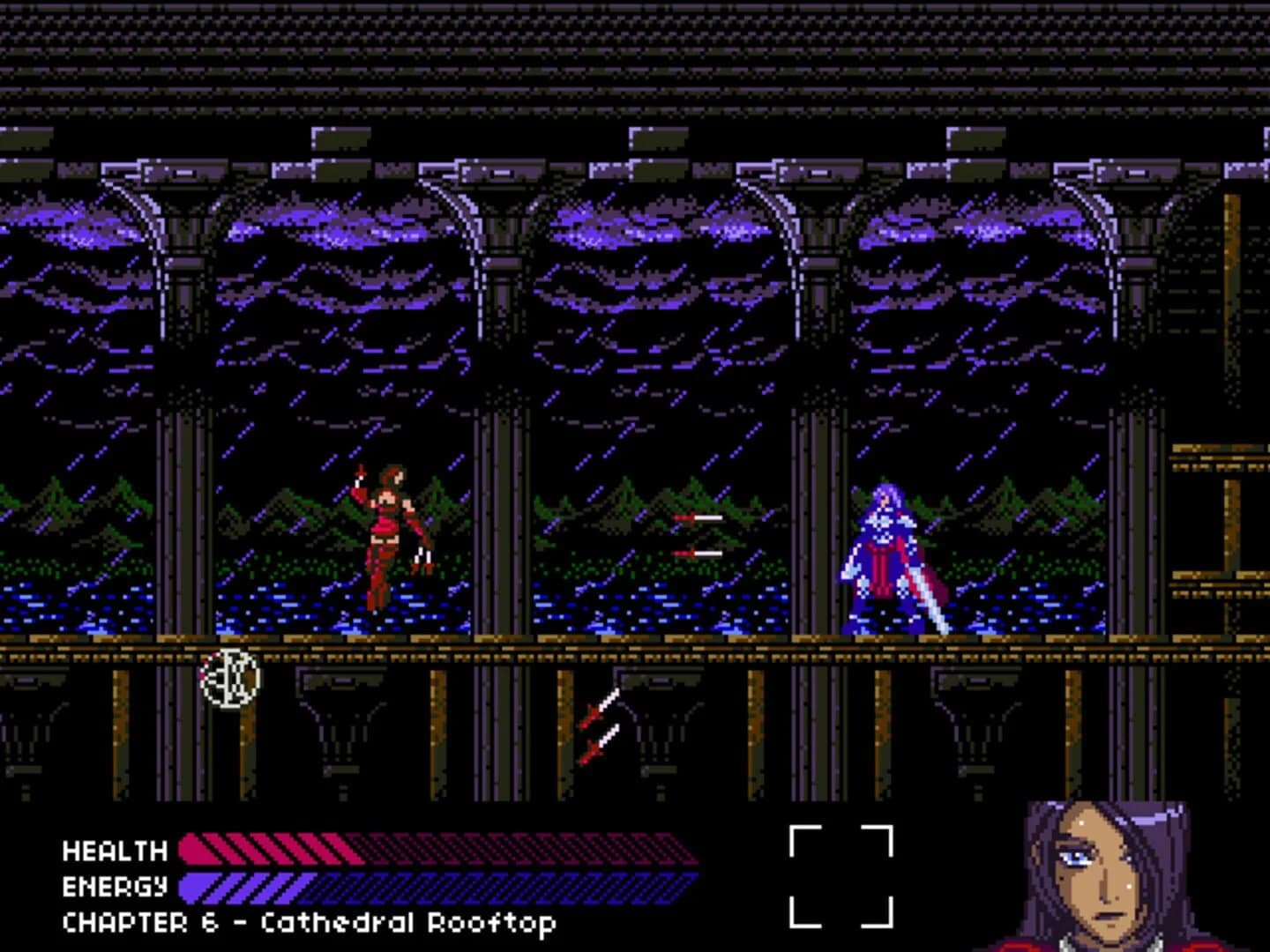Click the second falling dagger below the walkway
Viewport: 1270px width, 952px height.
598,745
